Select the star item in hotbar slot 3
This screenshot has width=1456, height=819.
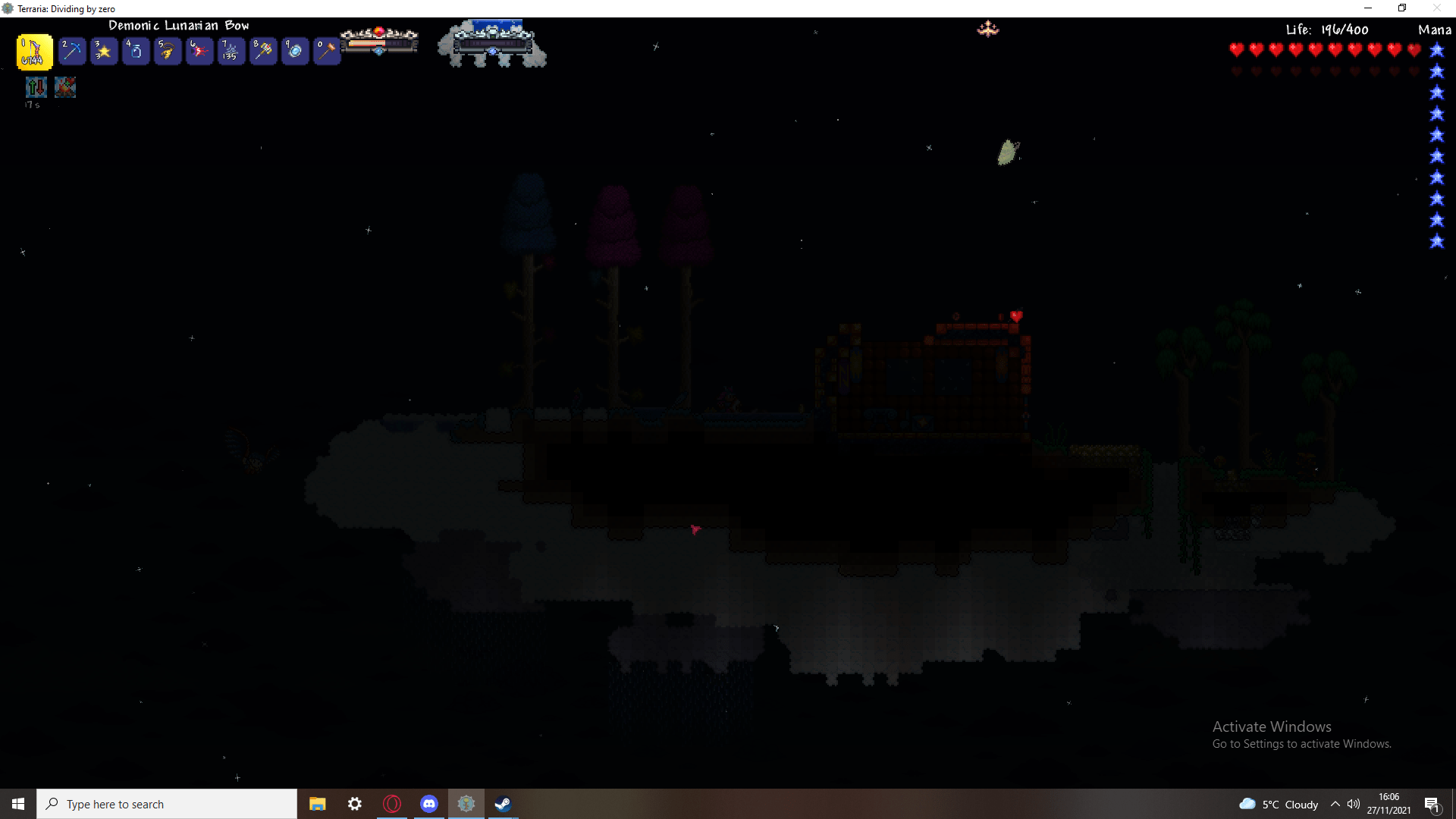(x=103, y=52)
